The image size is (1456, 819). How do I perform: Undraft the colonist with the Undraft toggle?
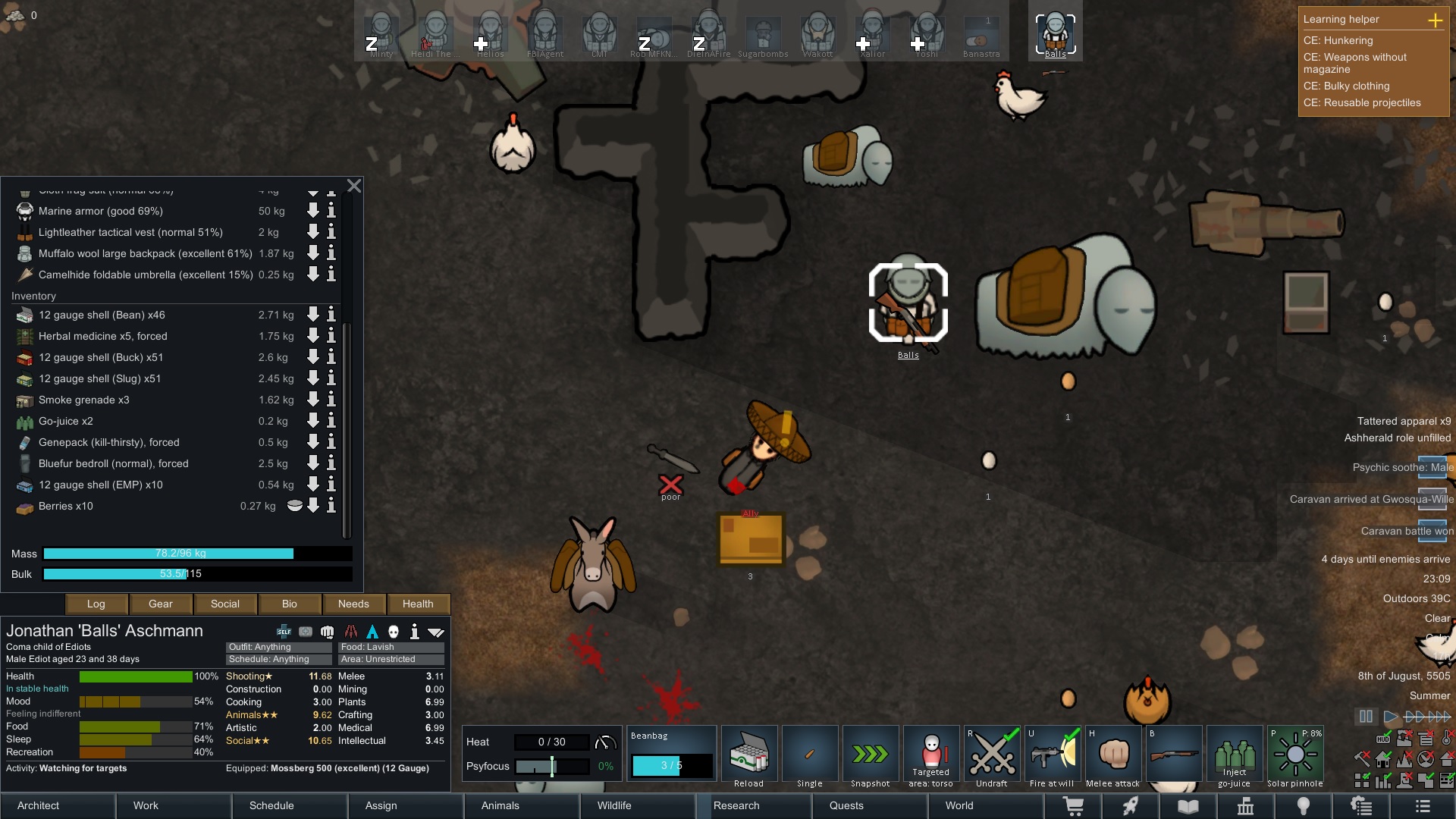[x=992, y=755]
